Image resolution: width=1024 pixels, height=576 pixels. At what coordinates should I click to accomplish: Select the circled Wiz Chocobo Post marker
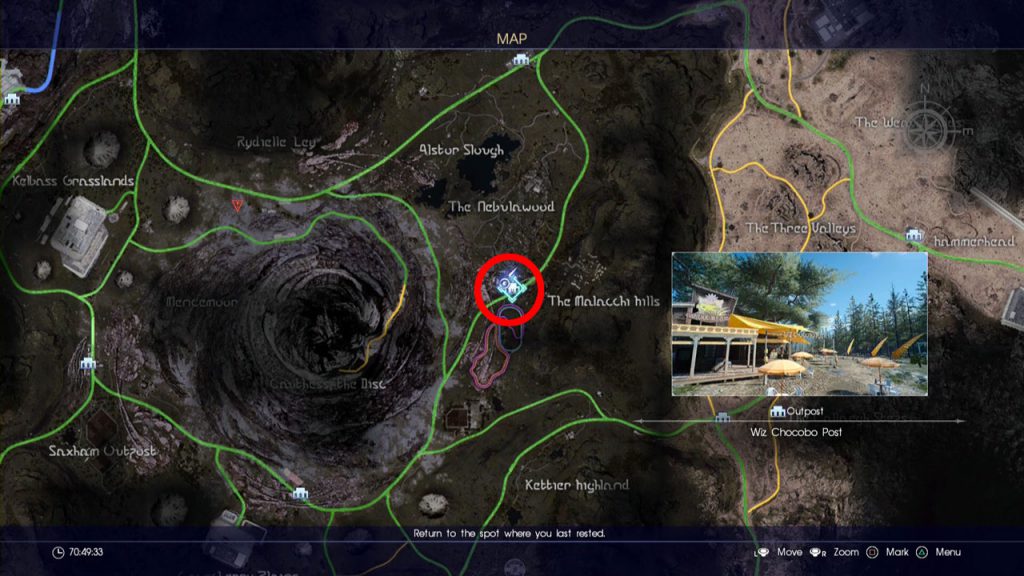pyautogui.click(x=511, y=287)
